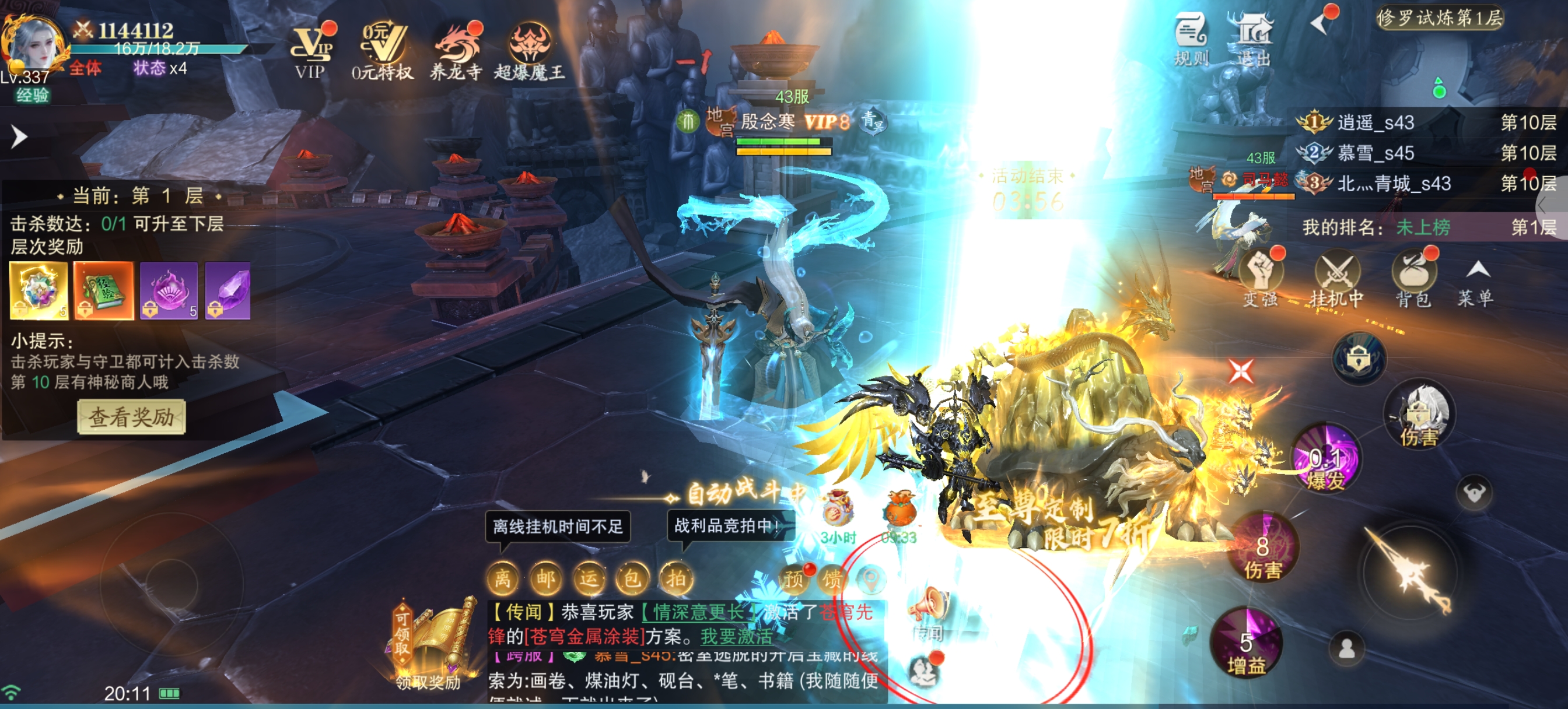Select top-ranked player 逍遥_s43 row

(1424, 123)
